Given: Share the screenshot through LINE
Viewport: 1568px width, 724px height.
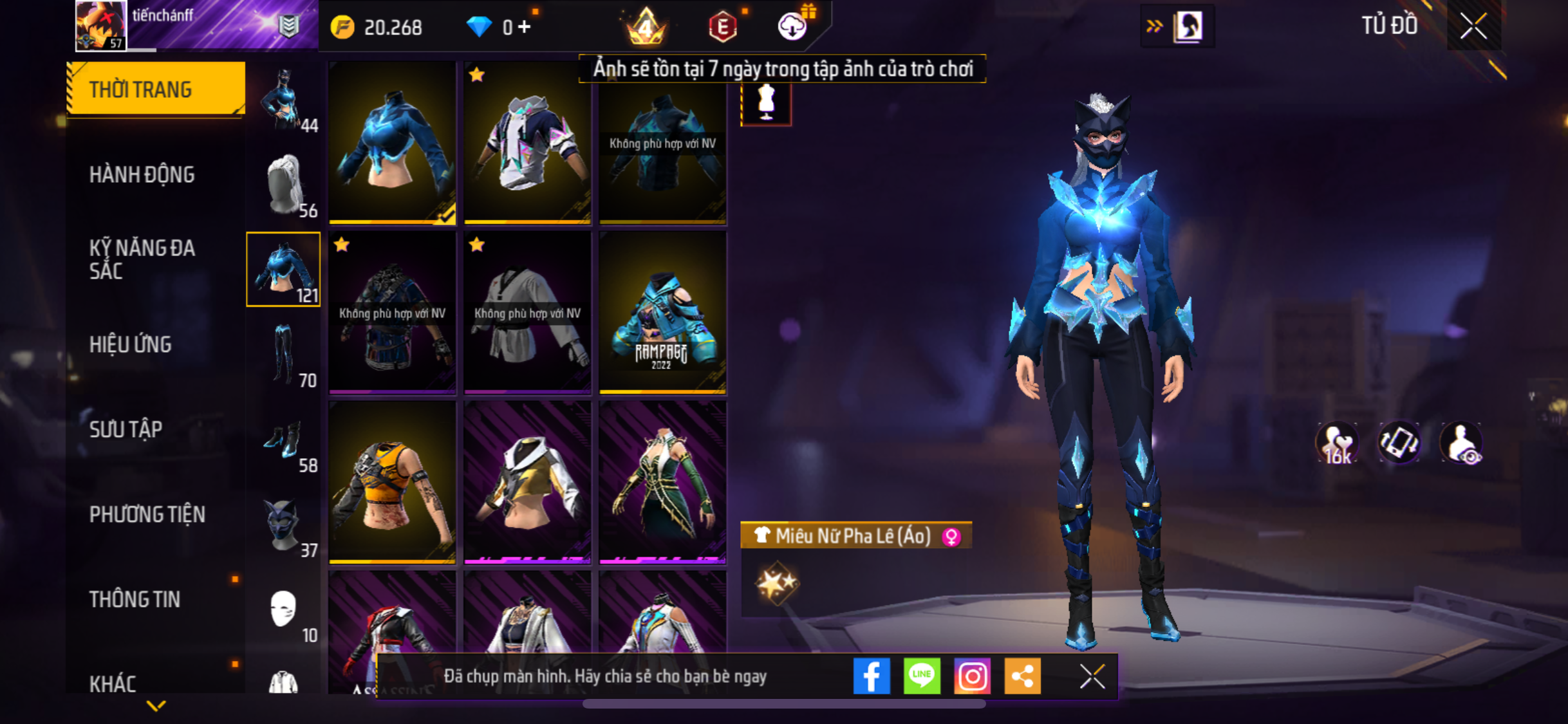Looking at the screenshot, I should (x=922, y=676).
